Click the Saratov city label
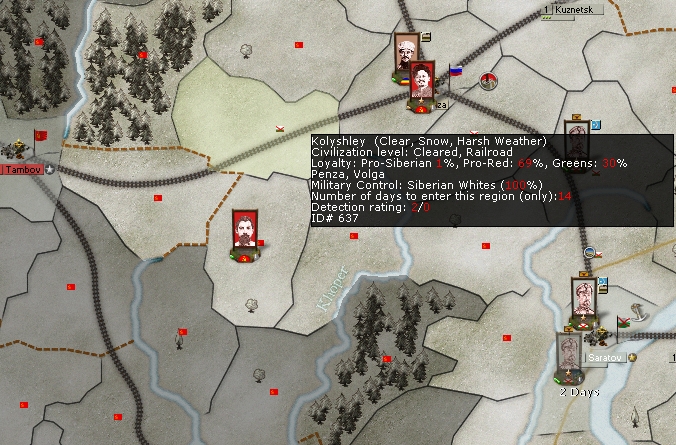The width and height of the screenshot is (676, 445). 604,357
